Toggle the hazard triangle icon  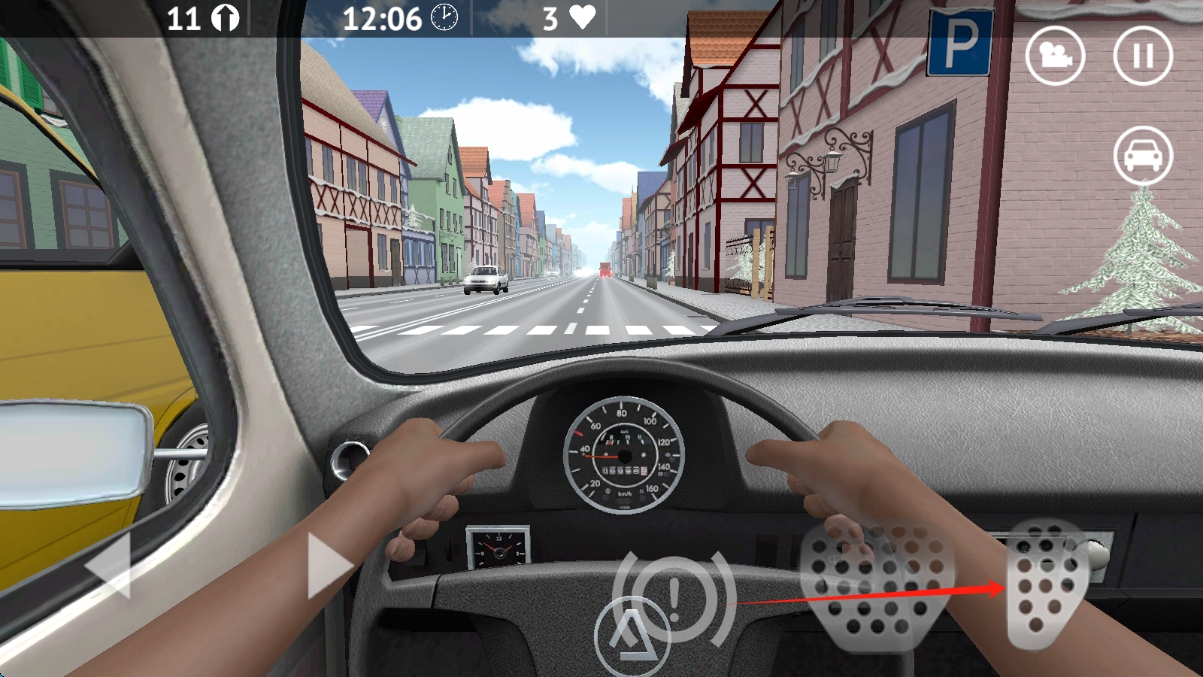click(x=631, y=635)
